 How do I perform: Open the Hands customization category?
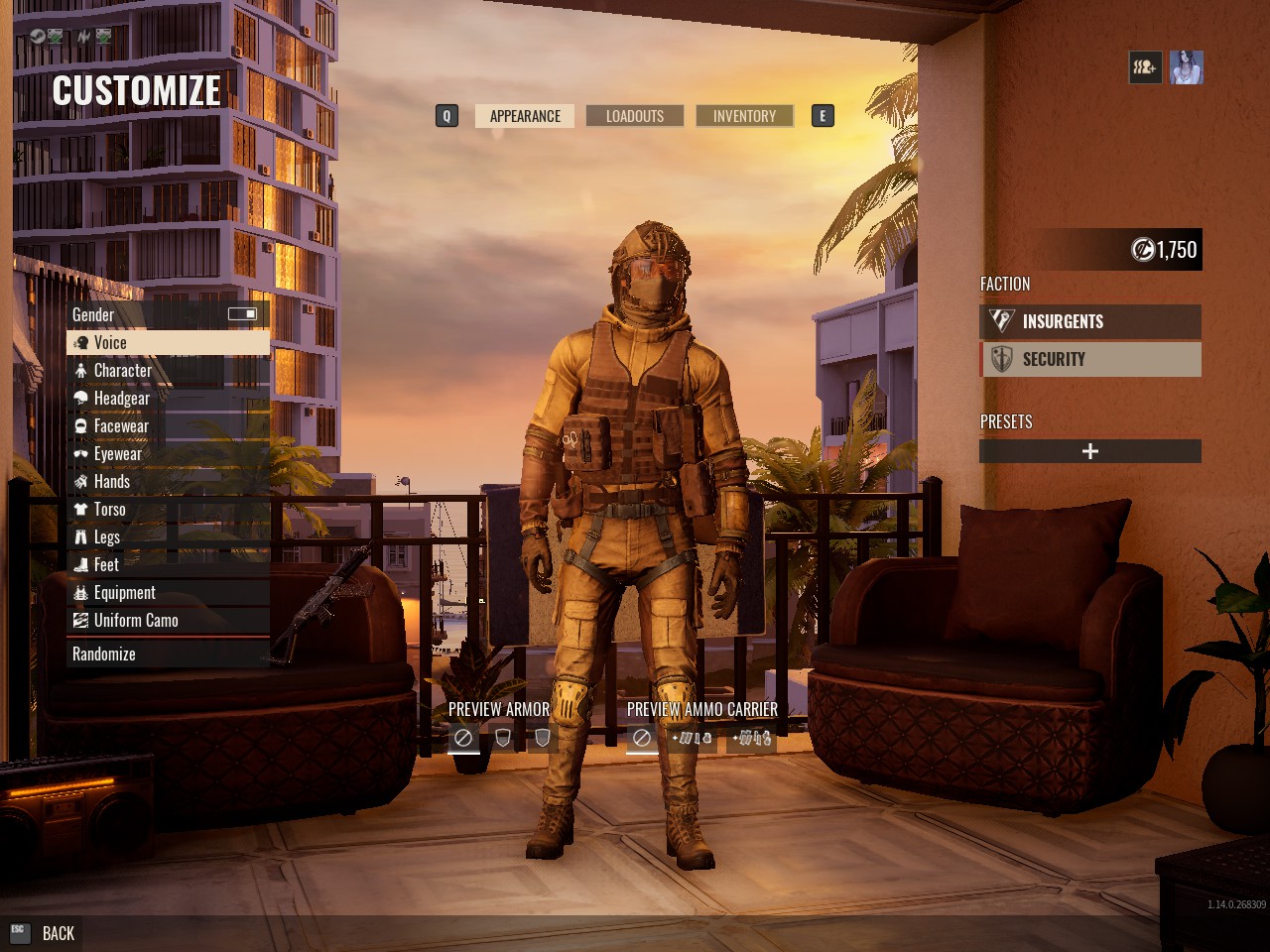(x=112, y=481)
